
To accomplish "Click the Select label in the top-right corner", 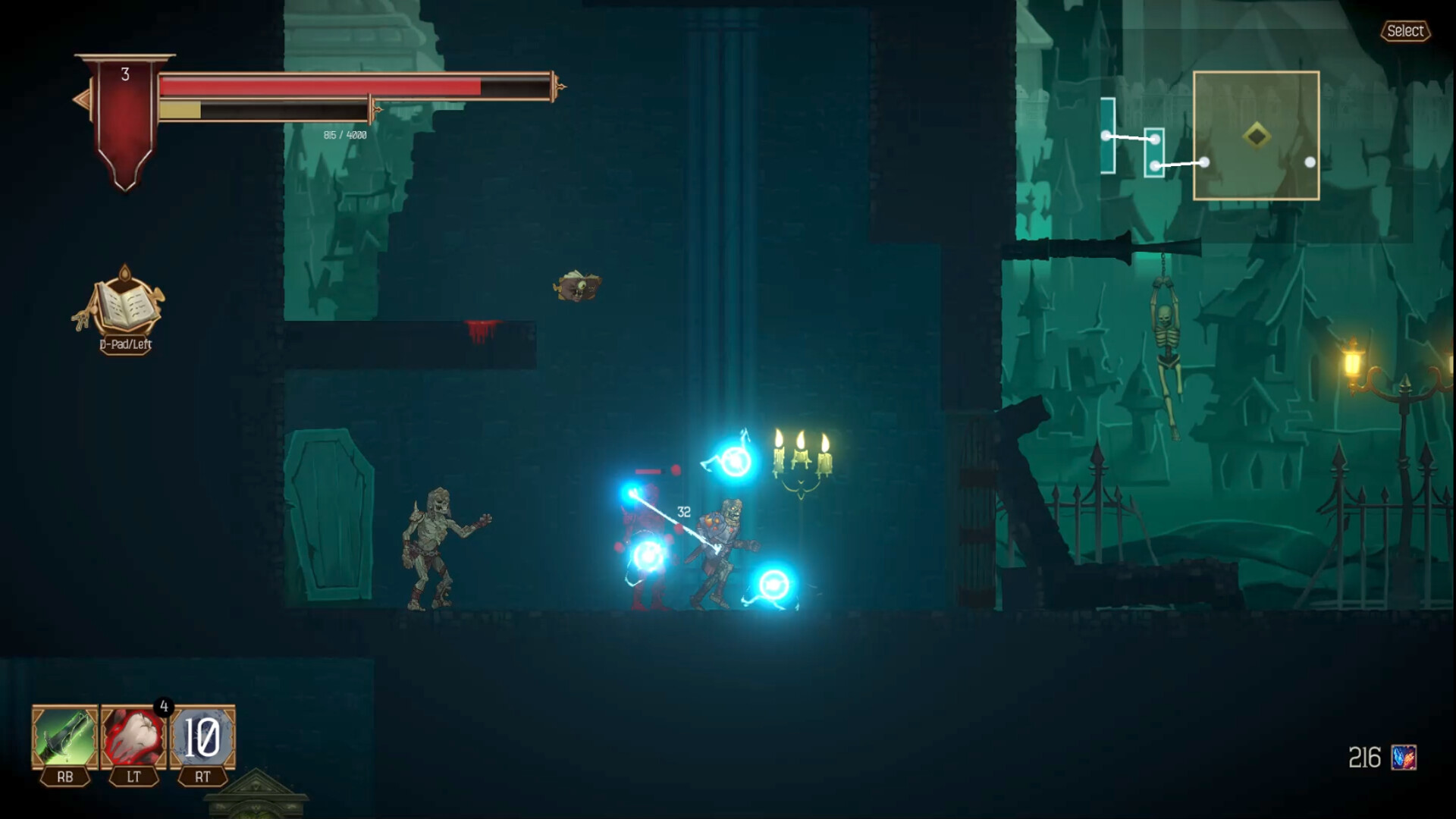I will pyautogui.click(x=1407, y=31).
